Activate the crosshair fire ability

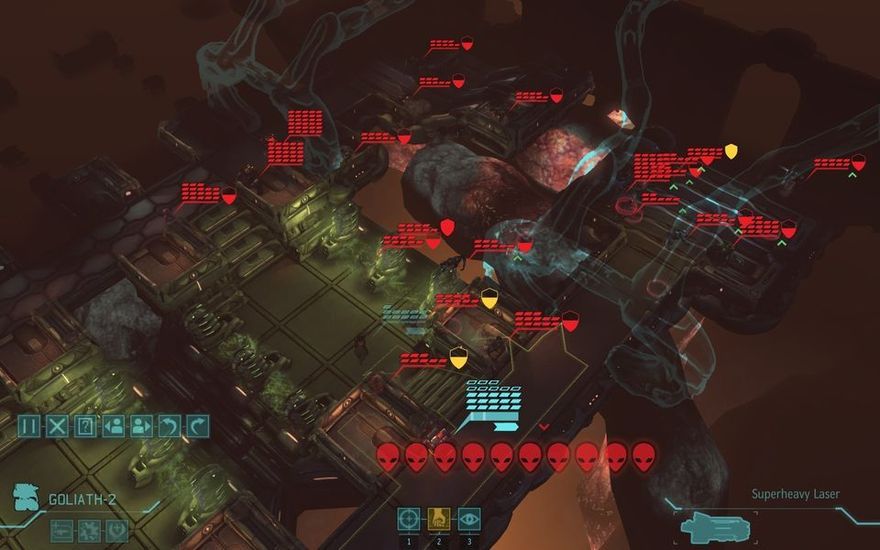click(409, 518)
